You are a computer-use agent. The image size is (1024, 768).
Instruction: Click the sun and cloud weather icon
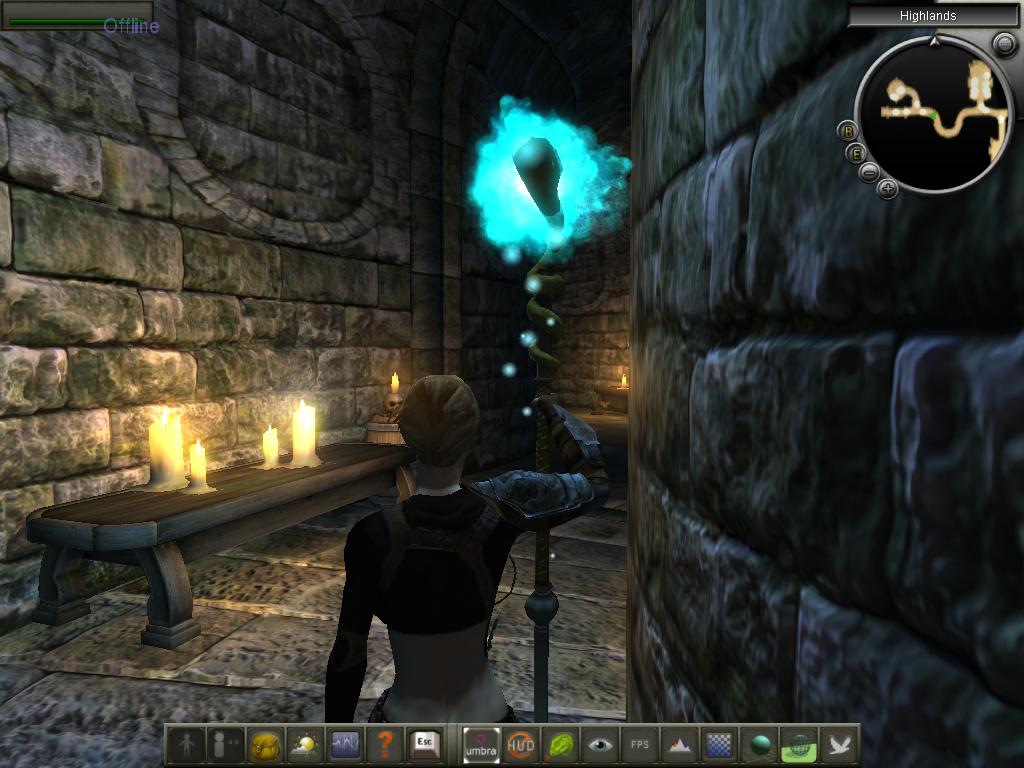(304, 745)
